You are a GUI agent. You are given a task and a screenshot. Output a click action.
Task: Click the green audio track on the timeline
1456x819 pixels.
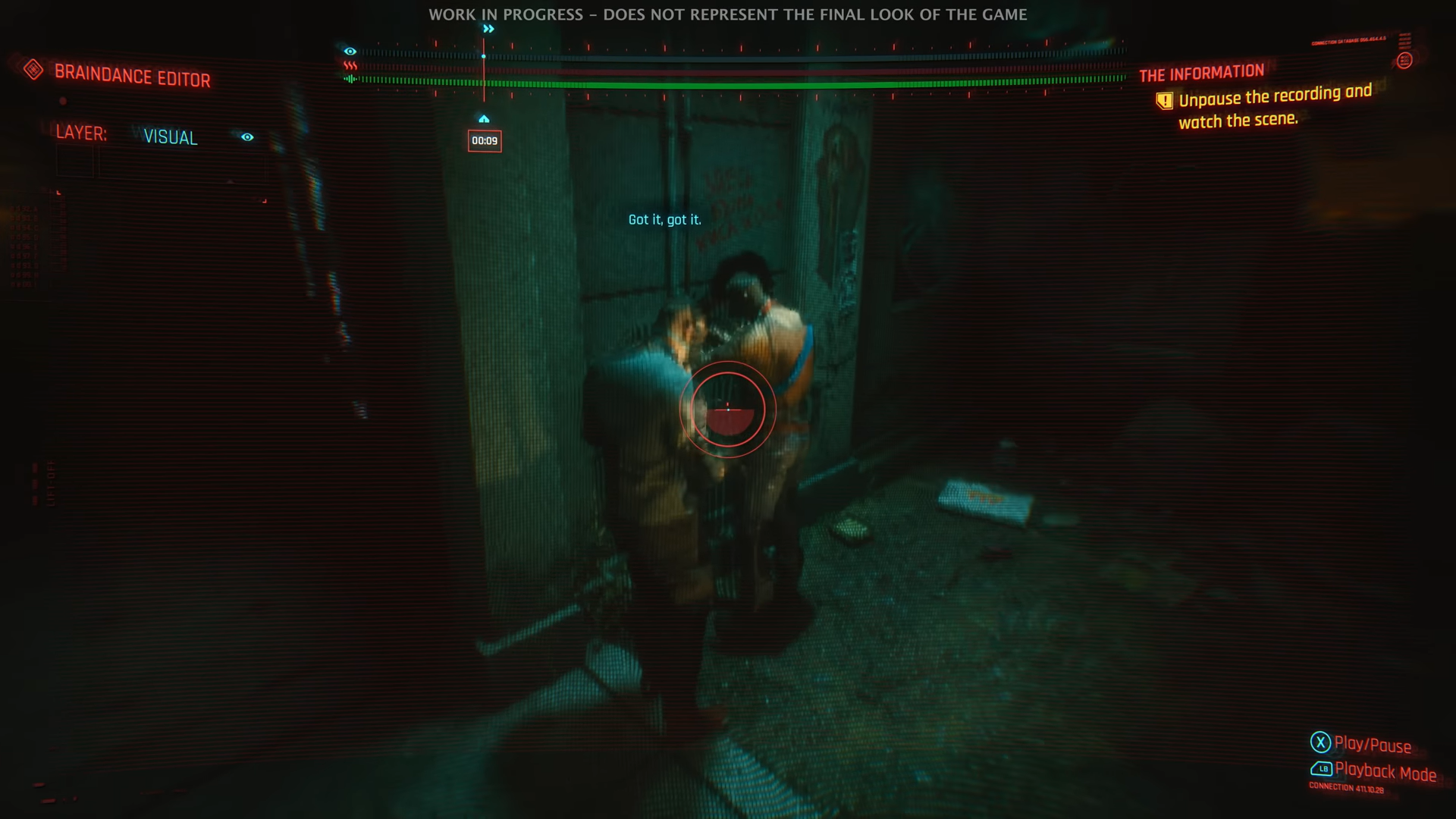click(x=743, y=81)
